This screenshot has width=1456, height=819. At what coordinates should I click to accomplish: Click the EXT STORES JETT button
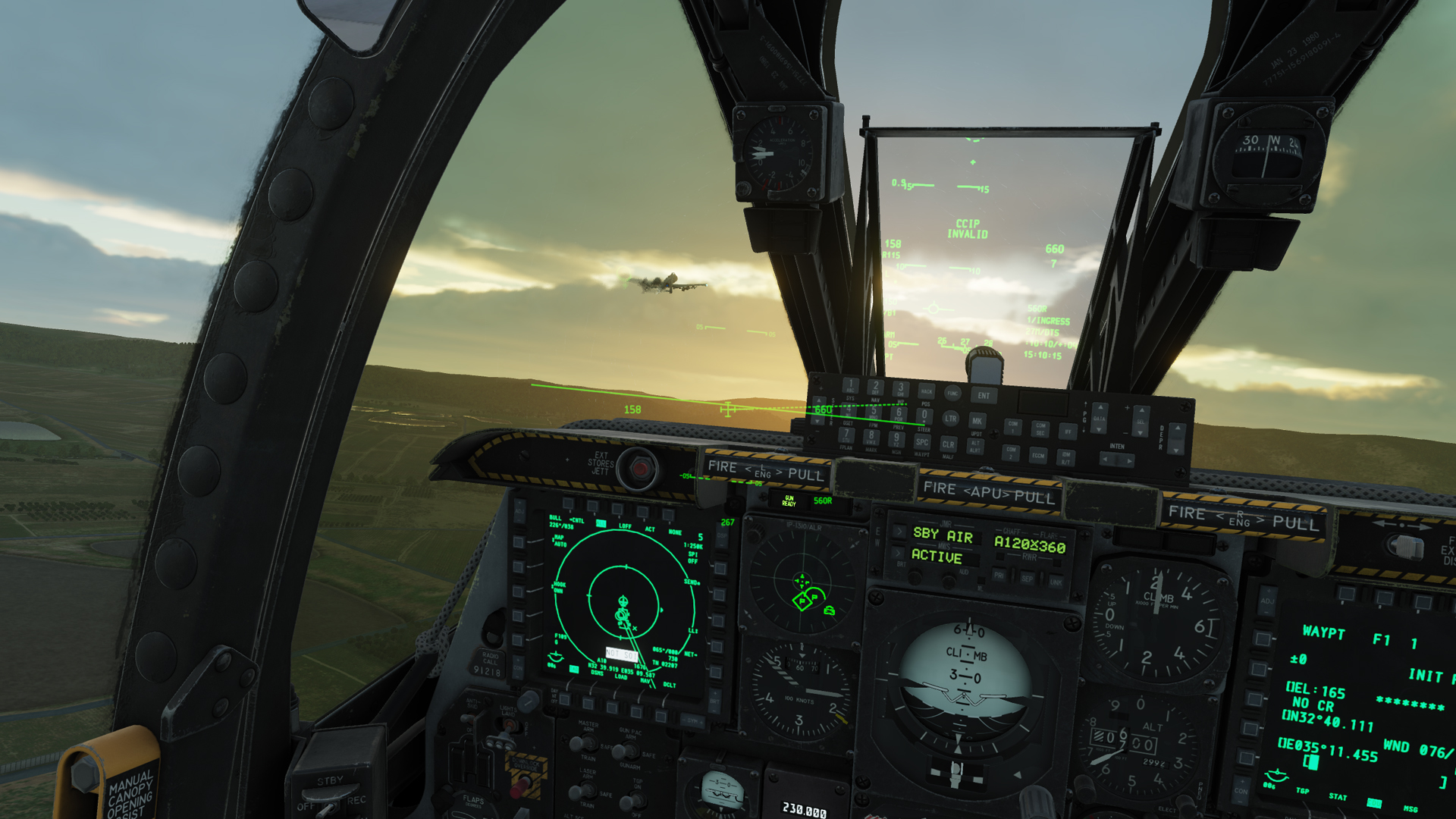(639, 469)
